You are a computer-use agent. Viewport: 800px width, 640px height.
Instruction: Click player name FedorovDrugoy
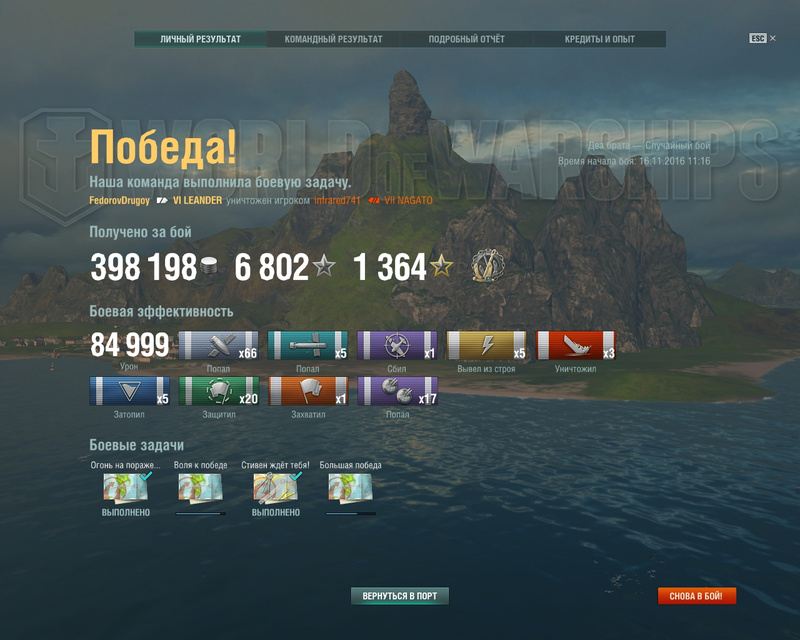120,201
